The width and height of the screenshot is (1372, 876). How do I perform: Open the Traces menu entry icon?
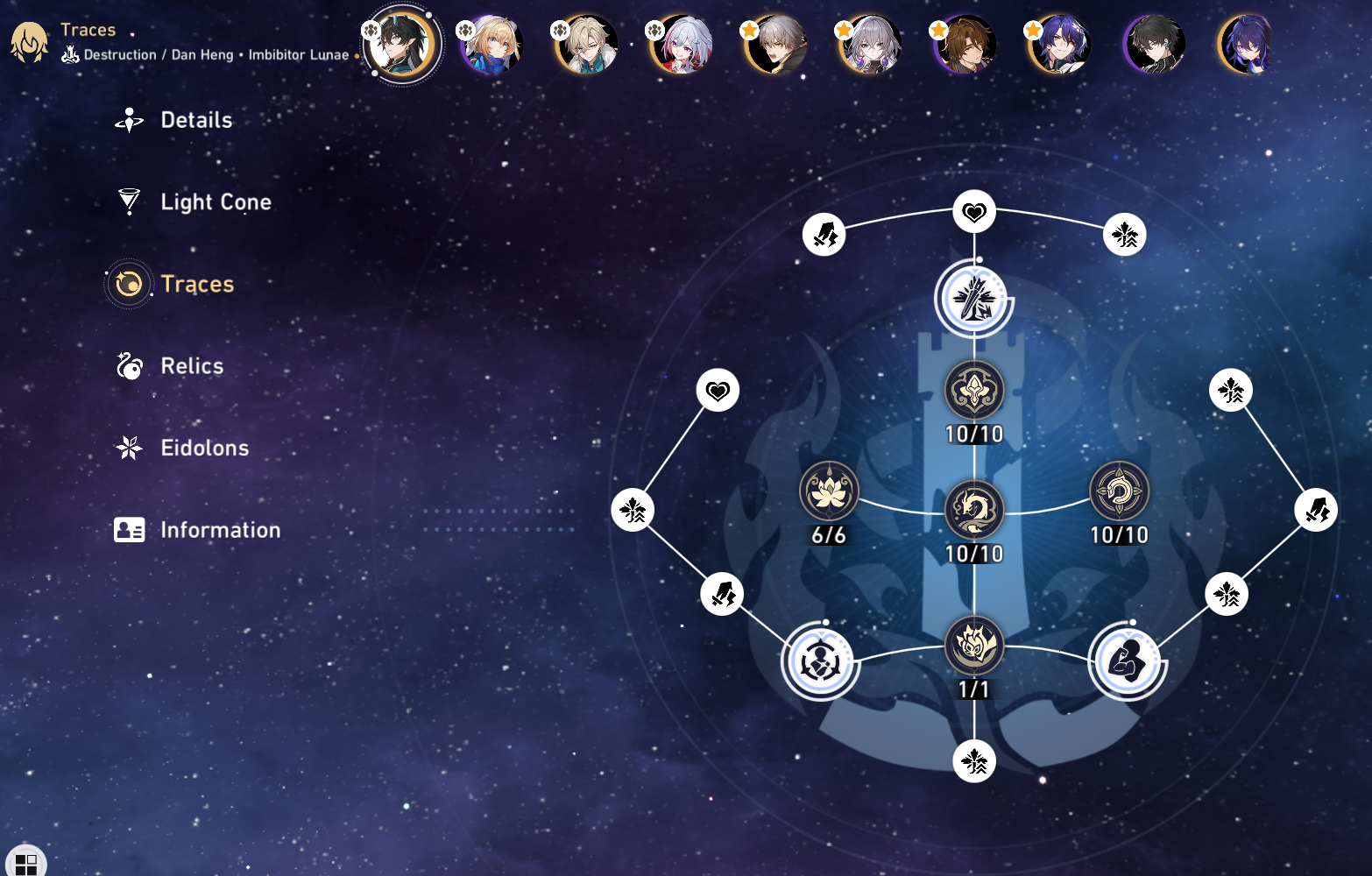pyautogui.click(x=129, y=284)
